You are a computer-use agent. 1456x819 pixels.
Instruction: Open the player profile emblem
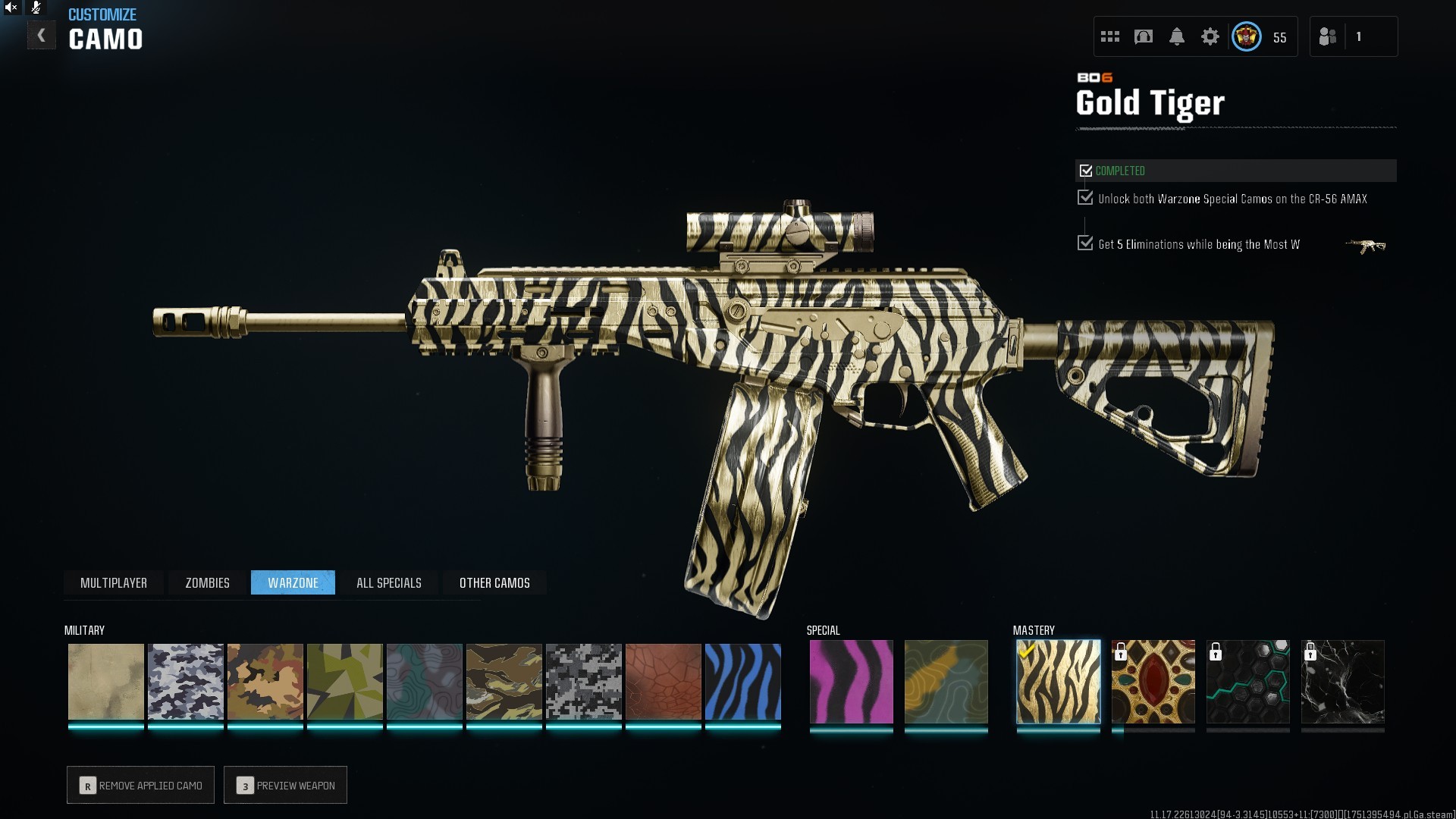(1246, 36)
